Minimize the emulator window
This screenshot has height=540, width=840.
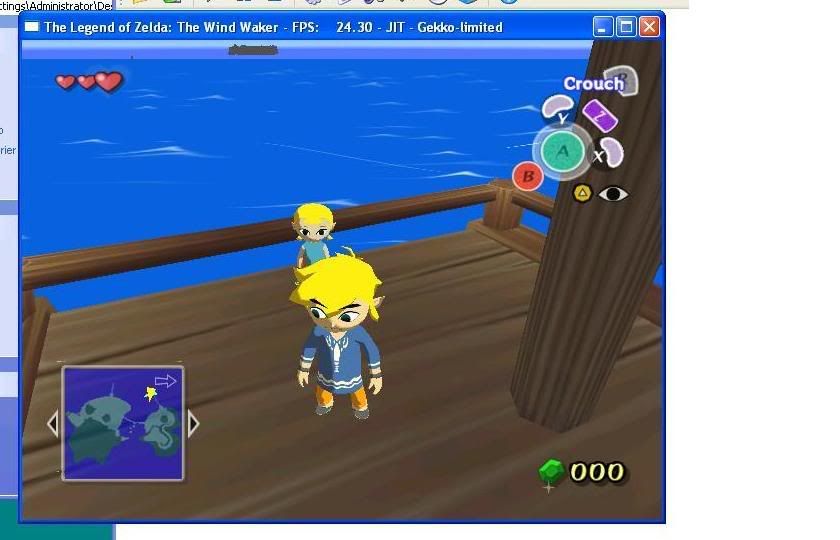tap(603, 27)
